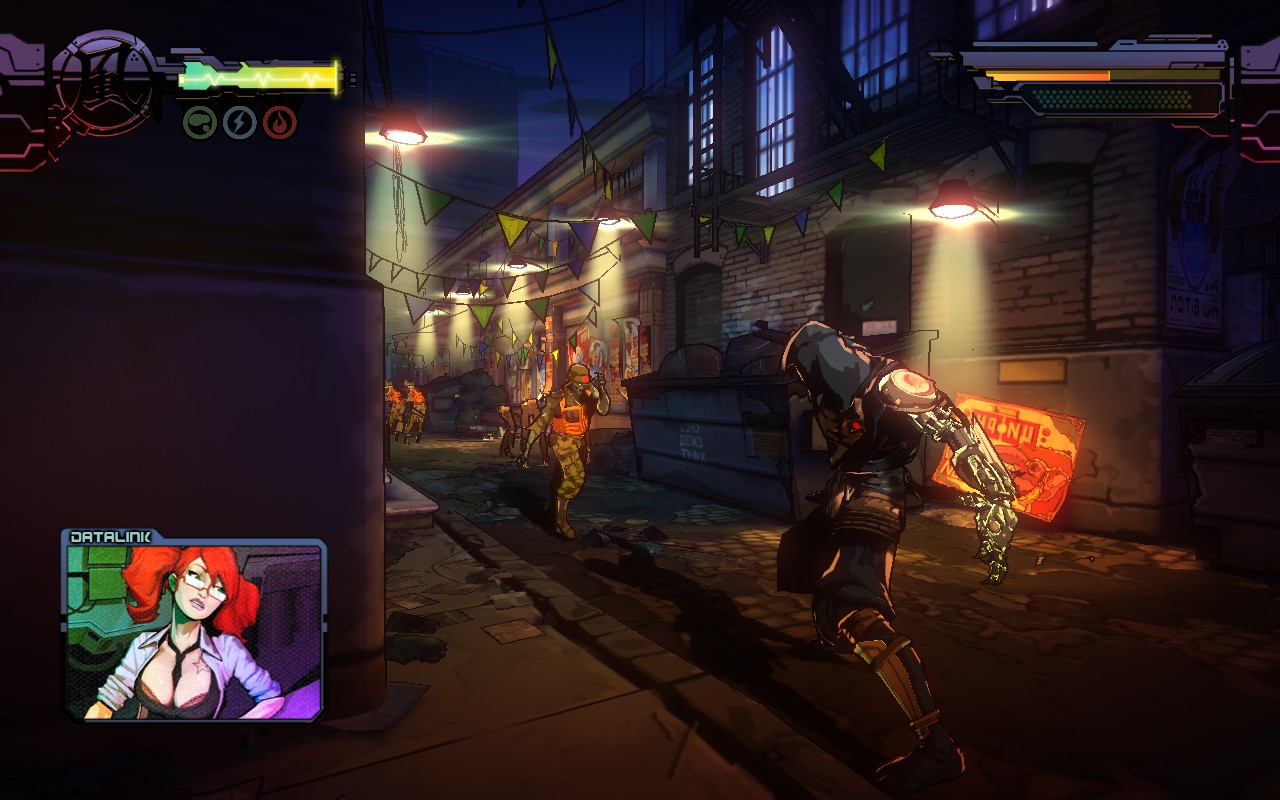Activate the blue lightning bolt element icon
Image resolution: width=1280 pixels, height=800 pixels.
[240, 123]
